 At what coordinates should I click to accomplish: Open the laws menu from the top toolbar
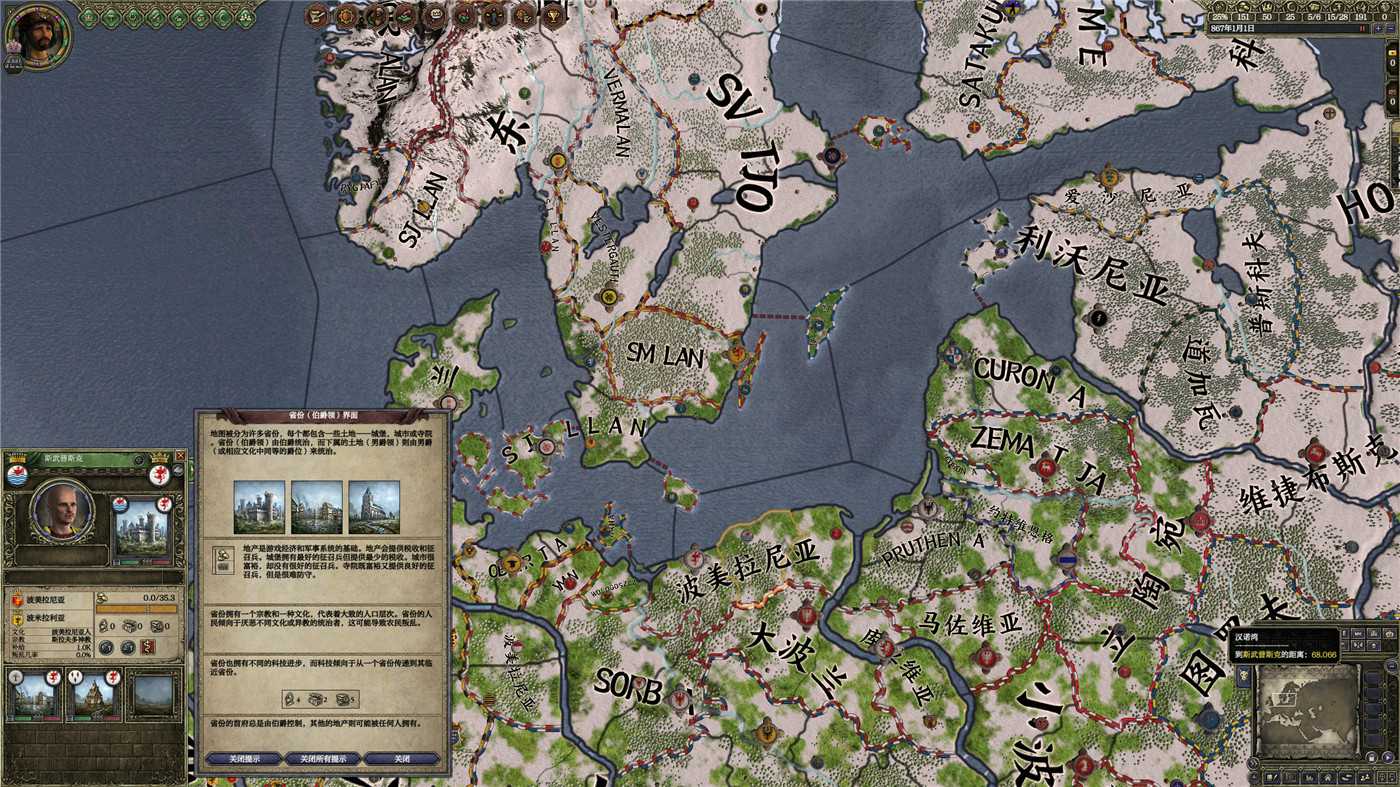click(x=317, y=13)
